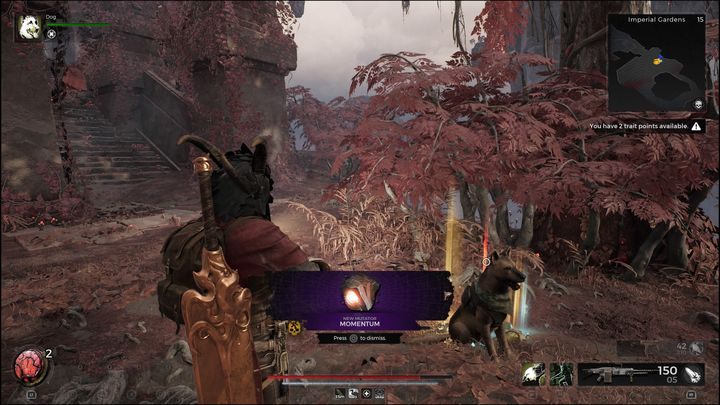This screenshot has height=405, width=720.
Task: Select the weapon mod icon beside ammo
Action: (x=693, y=374)
